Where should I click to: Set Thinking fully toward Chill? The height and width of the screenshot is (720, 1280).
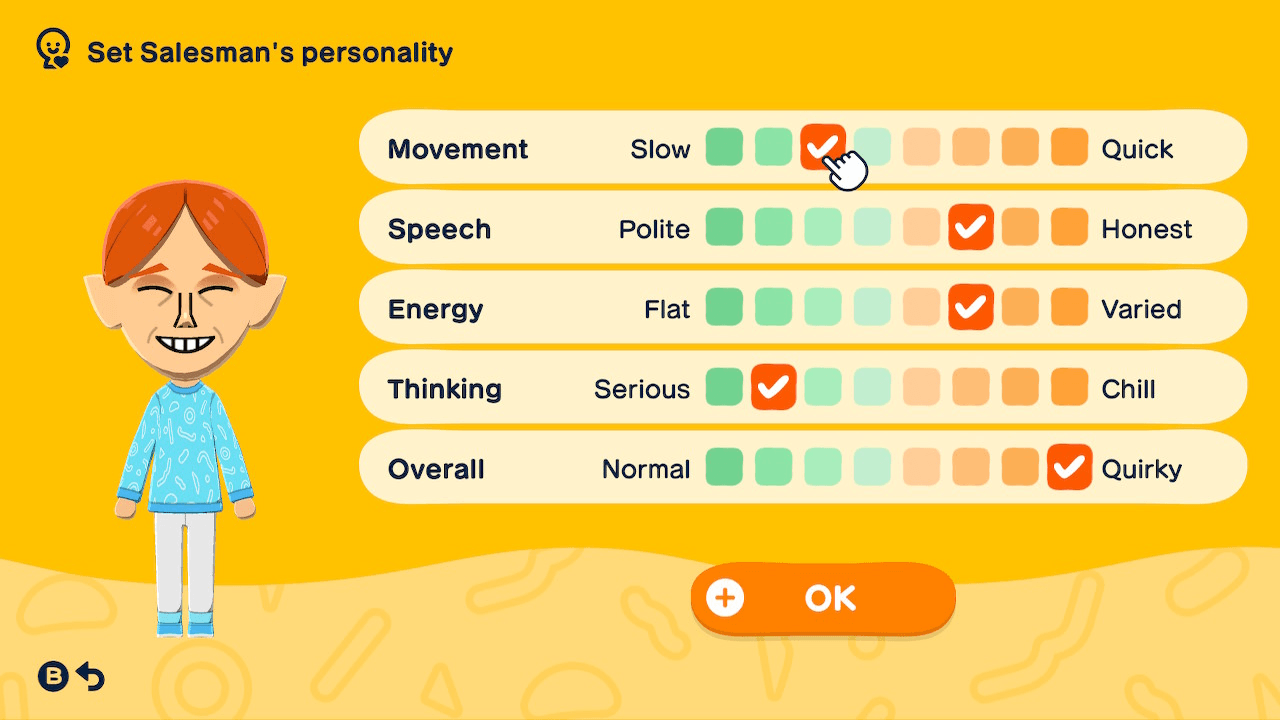1069,388
